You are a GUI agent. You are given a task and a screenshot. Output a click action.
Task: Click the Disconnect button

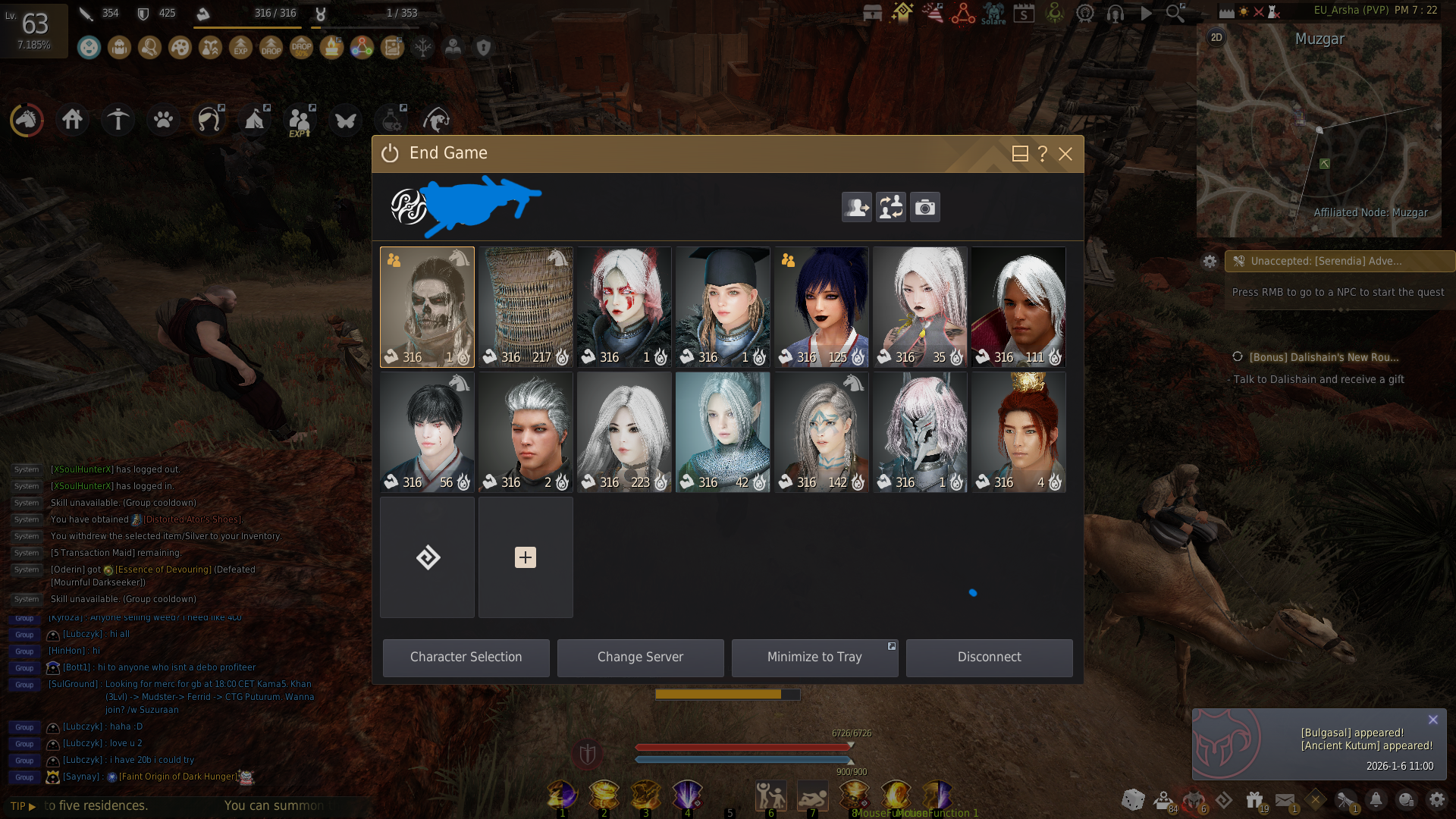[989, 657]
